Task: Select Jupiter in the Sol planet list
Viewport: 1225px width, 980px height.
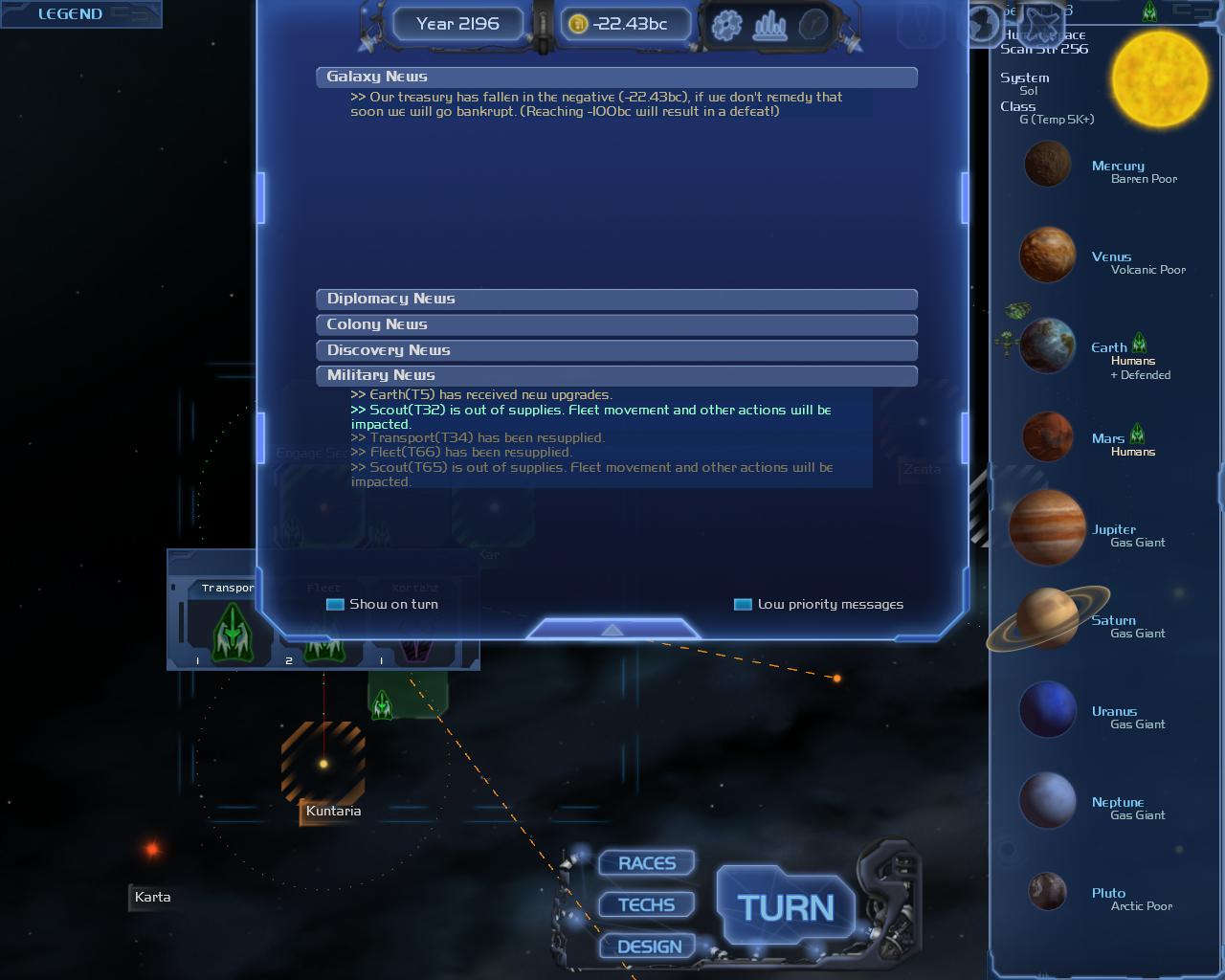Action: [x=1048, y=528]
